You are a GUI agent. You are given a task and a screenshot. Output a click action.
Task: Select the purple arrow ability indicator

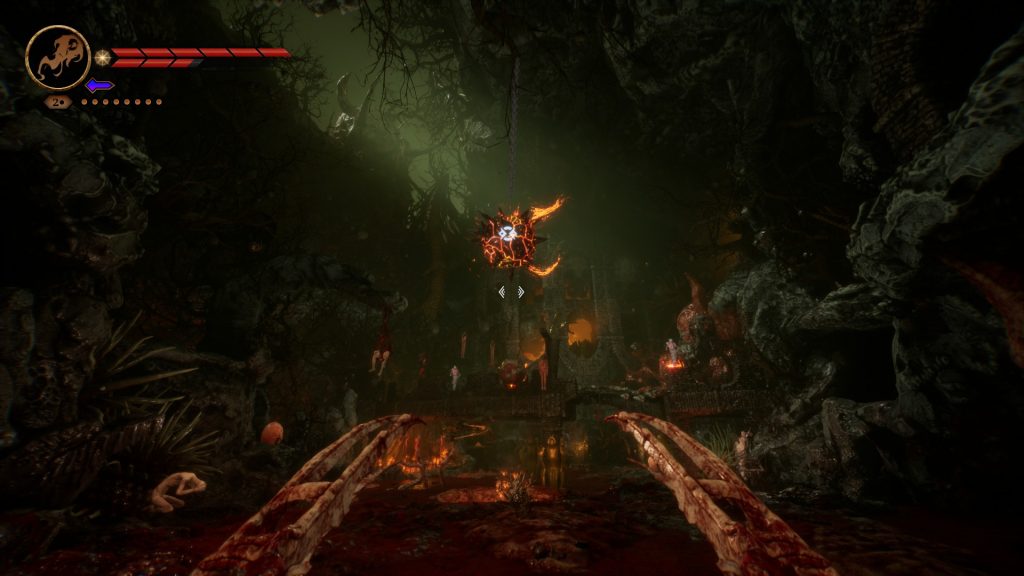point(99,85)
